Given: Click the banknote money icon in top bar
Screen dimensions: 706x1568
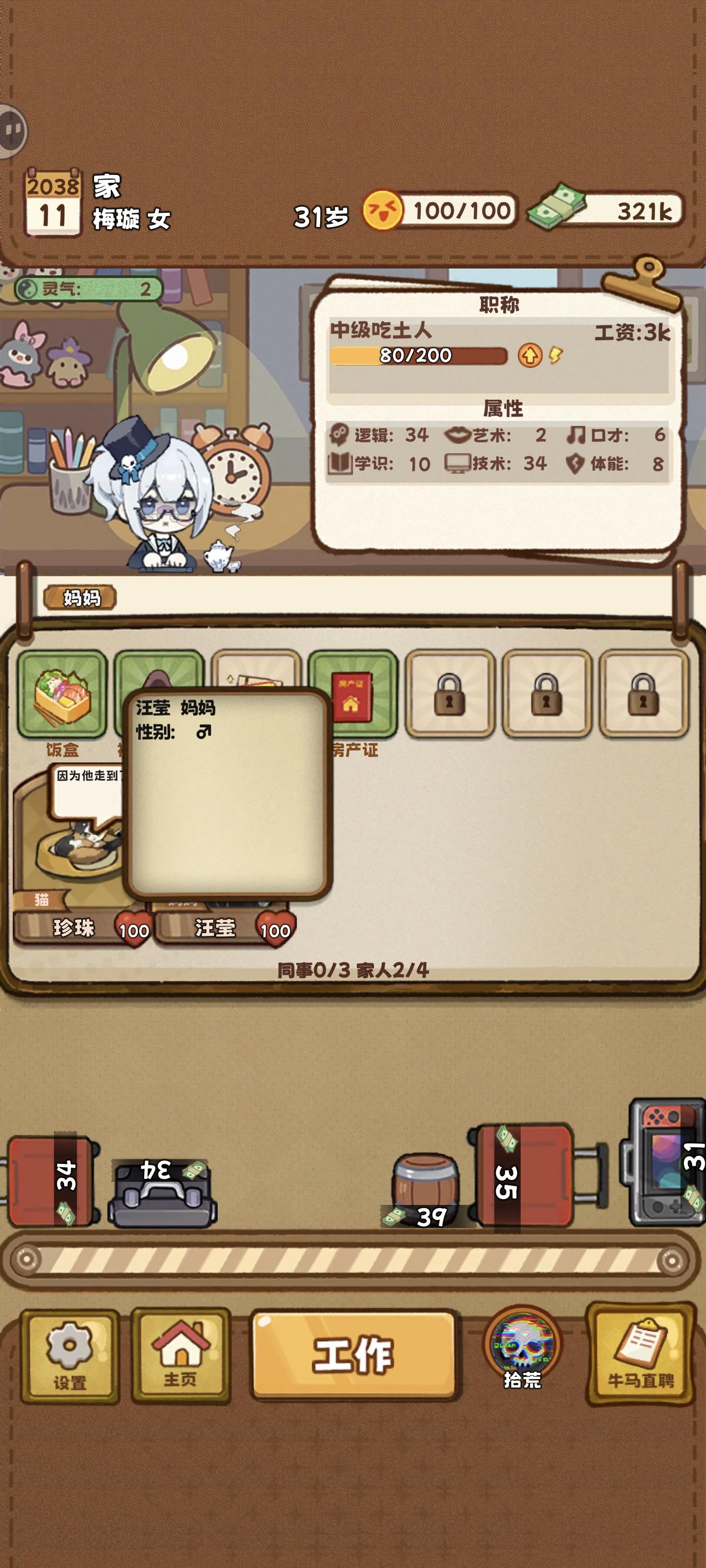Looking at the screenshot, I should 558,209.
